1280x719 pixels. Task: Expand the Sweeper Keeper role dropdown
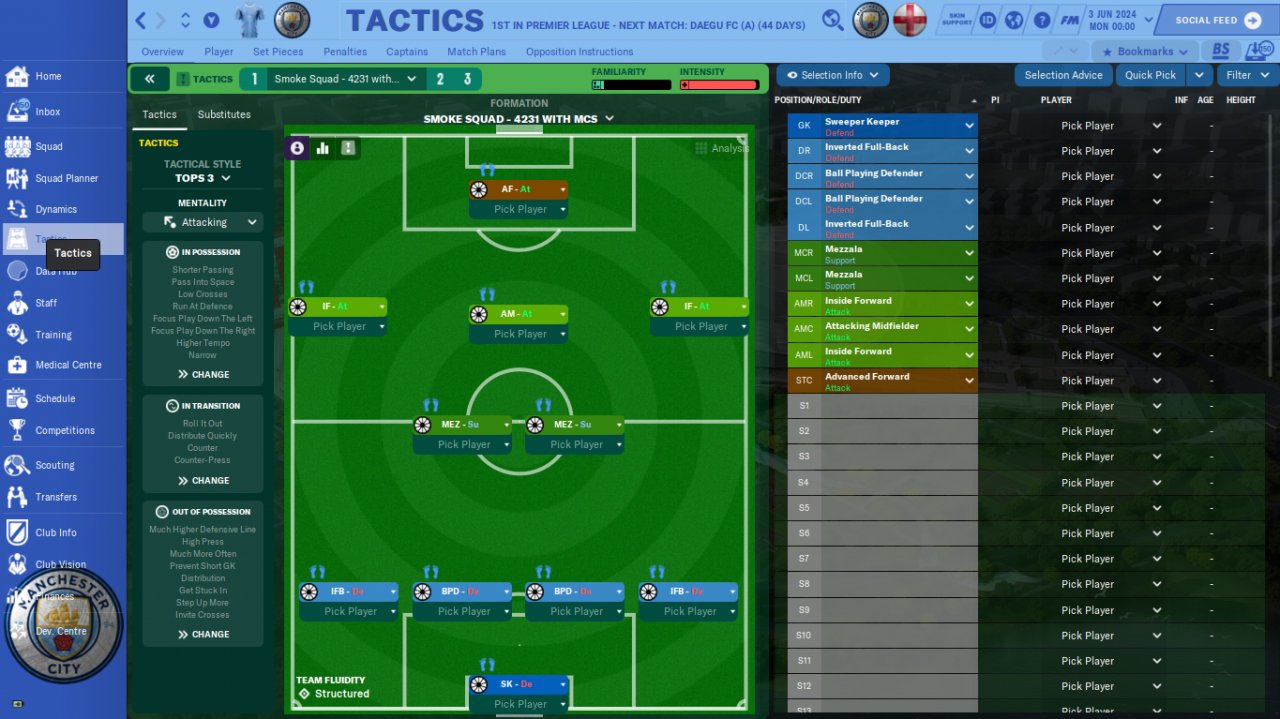tap(969, 126)
